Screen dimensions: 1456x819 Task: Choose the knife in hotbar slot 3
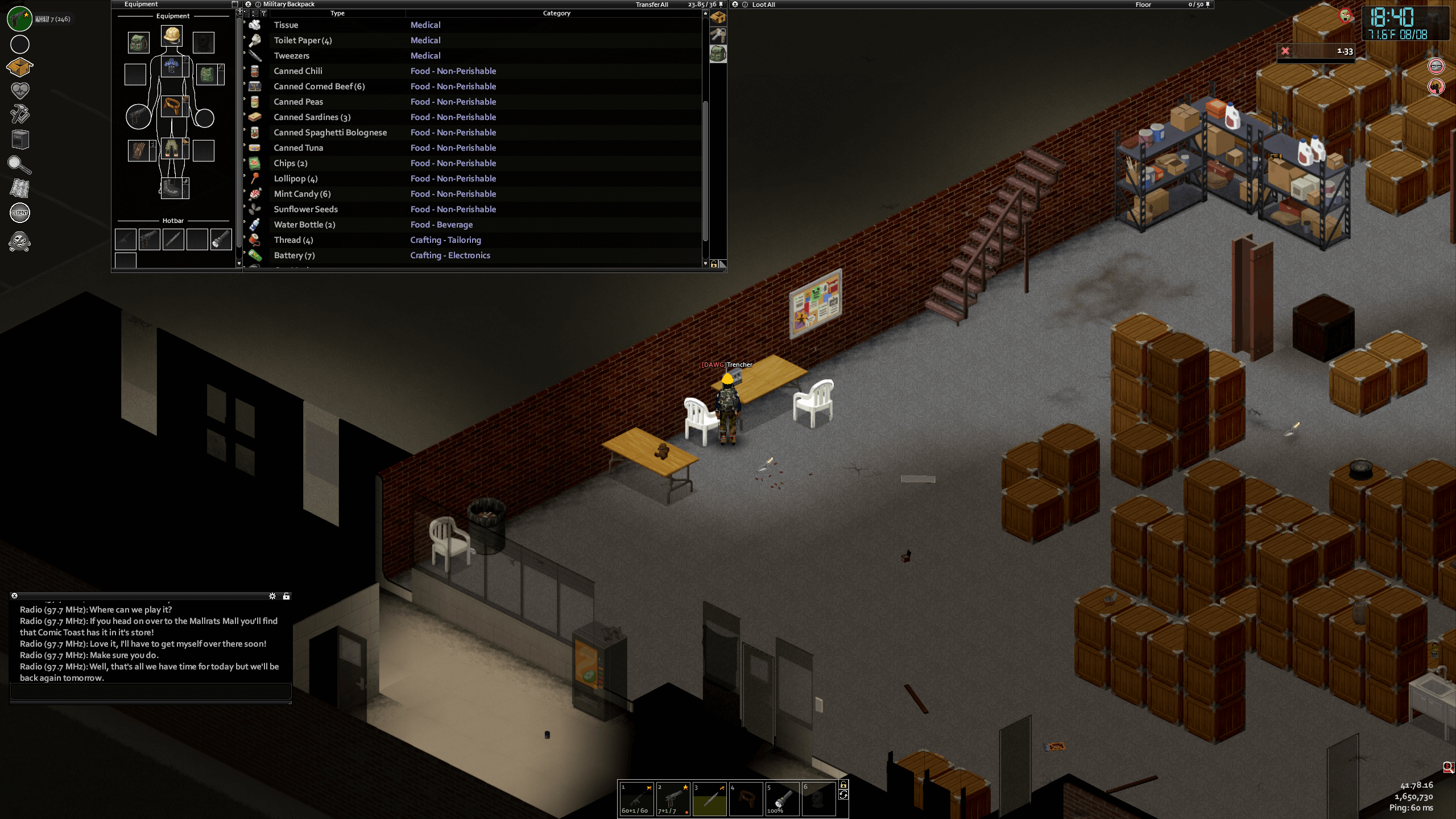point(709,799)
